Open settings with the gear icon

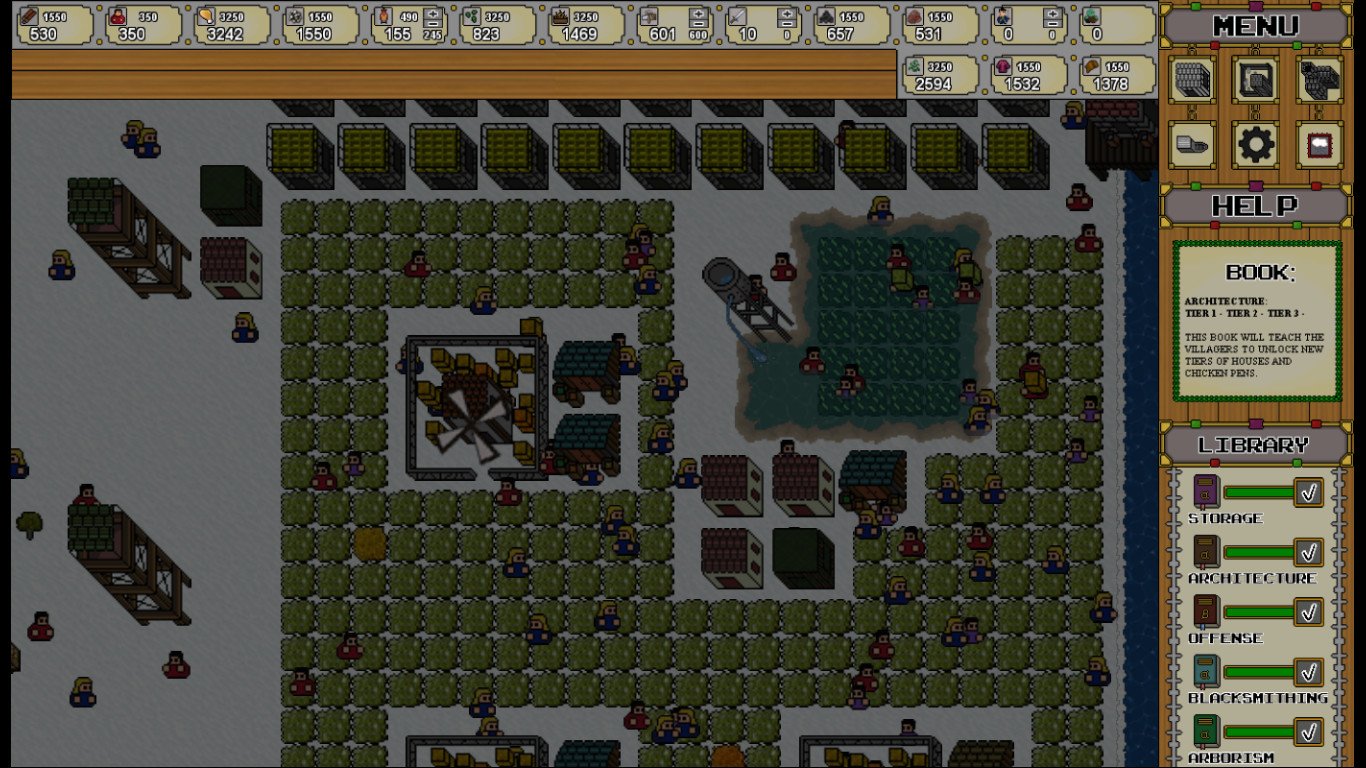pyautogui.click(x=1256, y=145)
